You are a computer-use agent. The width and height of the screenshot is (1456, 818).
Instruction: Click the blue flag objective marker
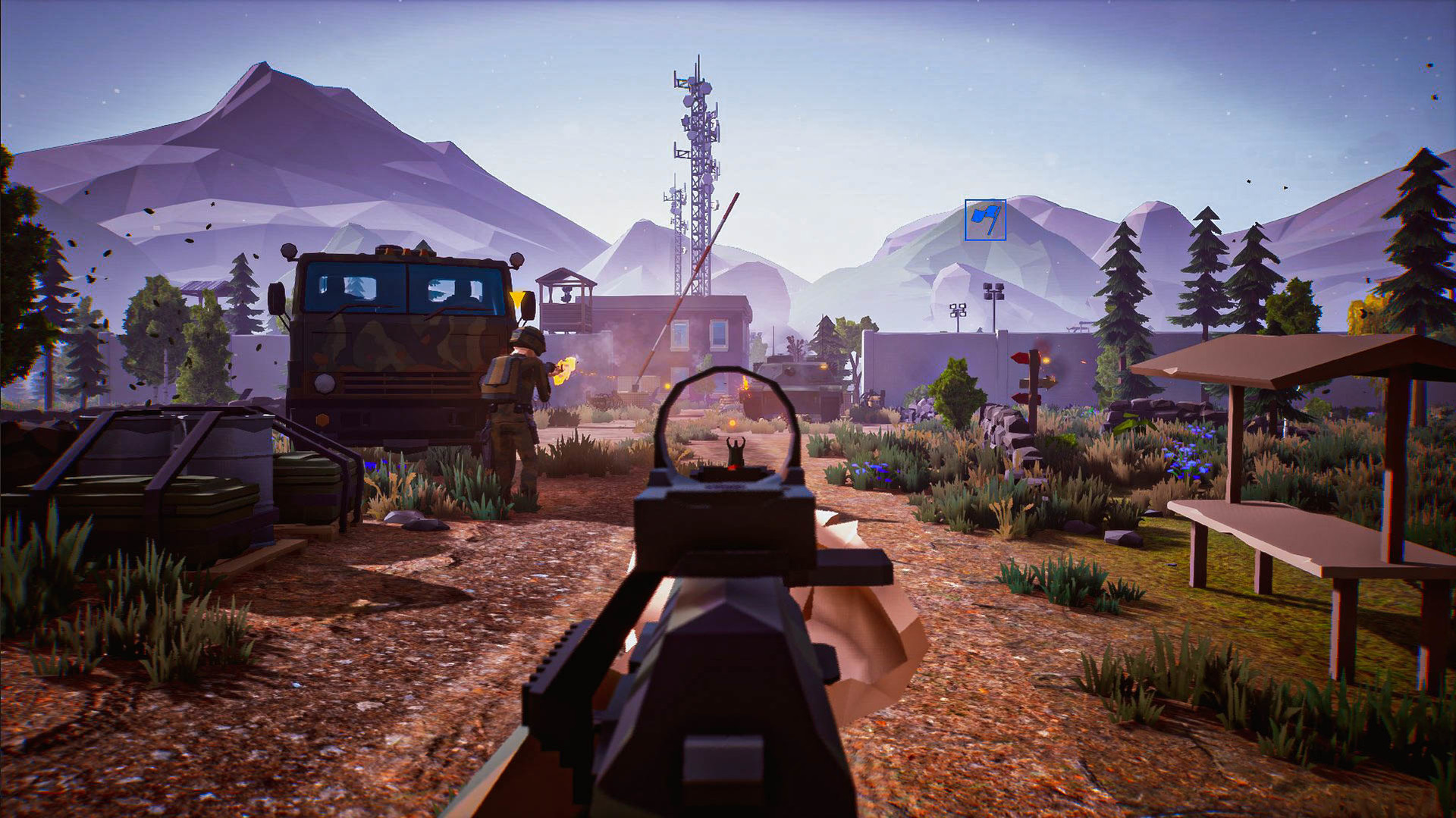(985, 220)
